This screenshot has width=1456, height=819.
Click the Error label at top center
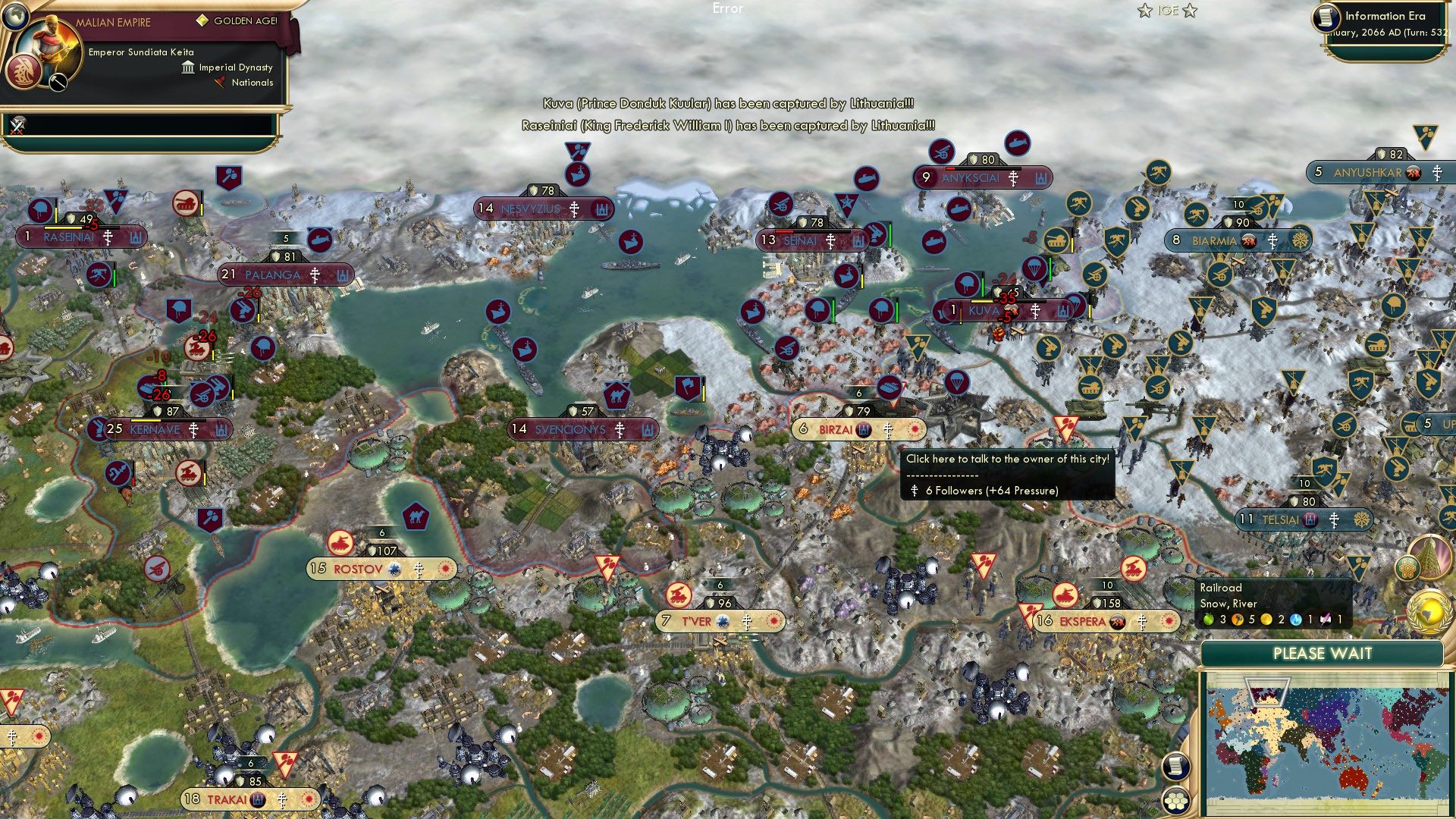click(728, 9)
